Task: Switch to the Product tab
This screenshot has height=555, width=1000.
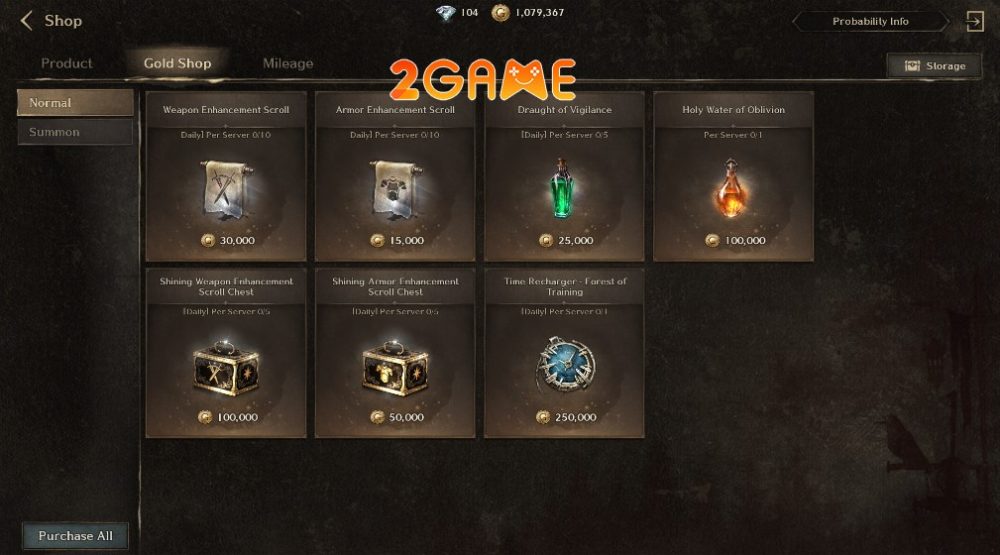Action: 67,63
